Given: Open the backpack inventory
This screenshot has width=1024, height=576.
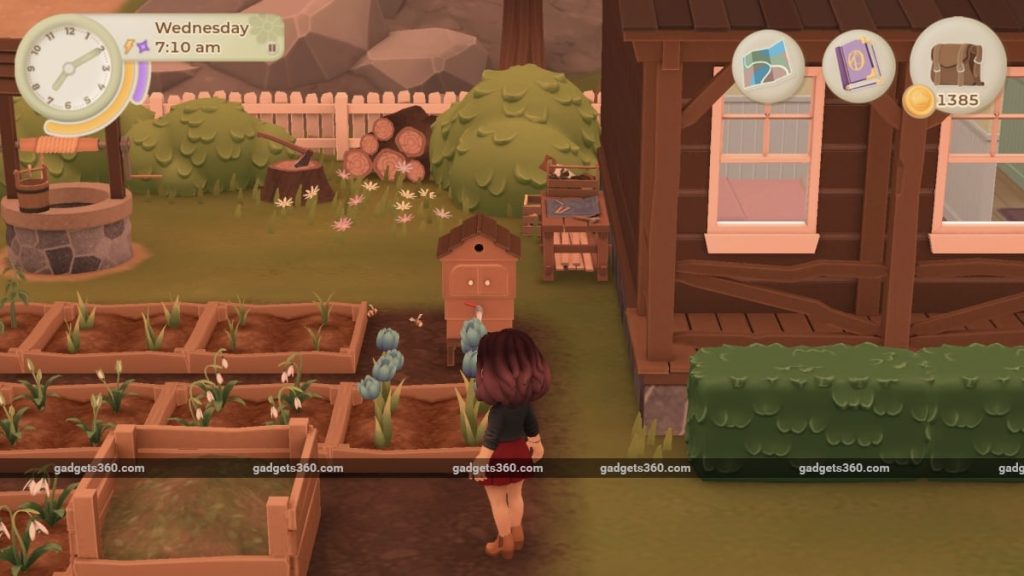Looking at the screenshot, I should [x=957, y=64].
